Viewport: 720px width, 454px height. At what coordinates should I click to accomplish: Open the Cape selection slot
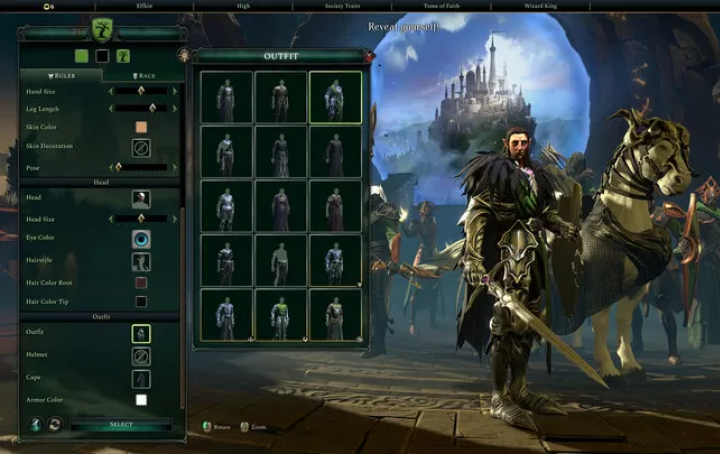click(141, 379)
